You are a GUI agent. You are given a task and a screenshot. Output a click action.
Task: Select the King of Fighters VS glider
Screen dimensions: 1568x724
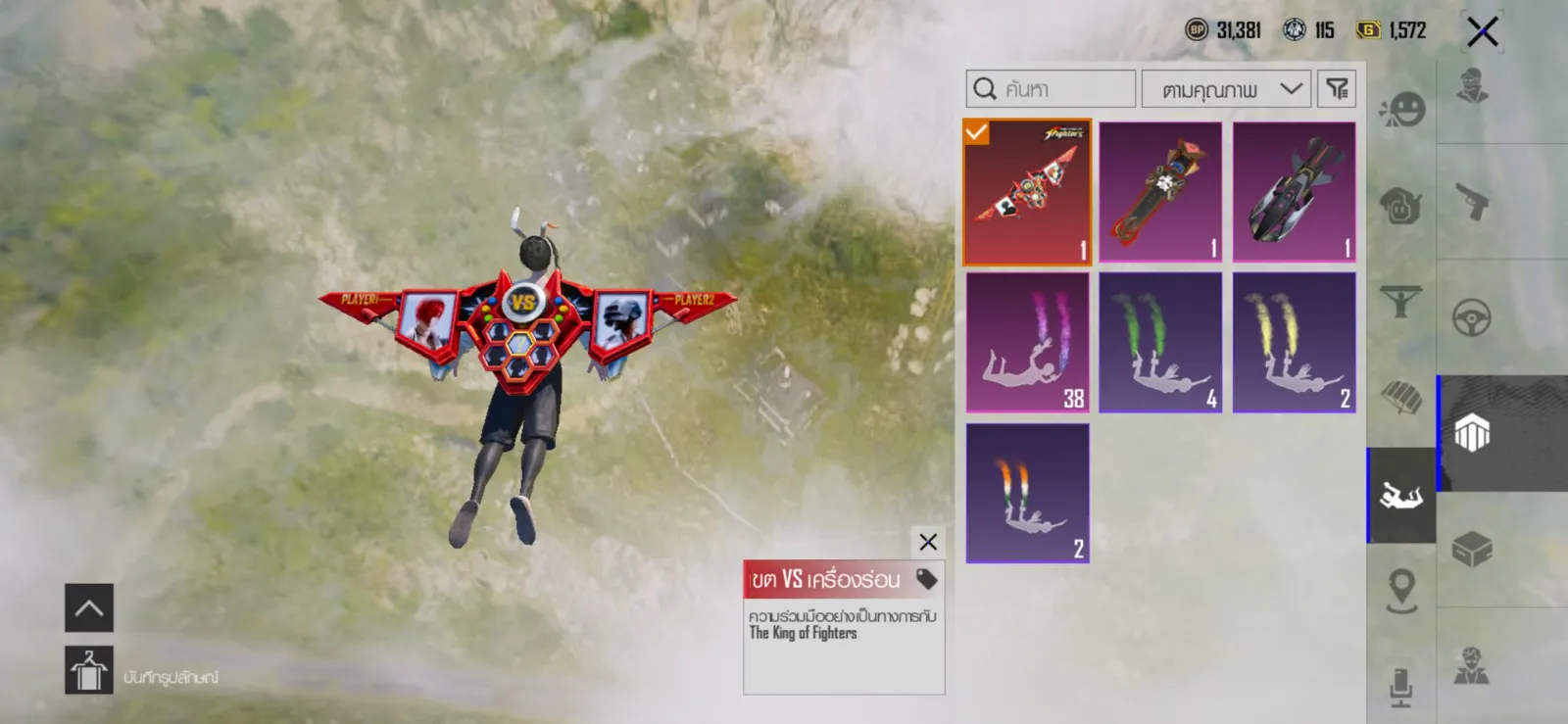tap(1027, 192)
